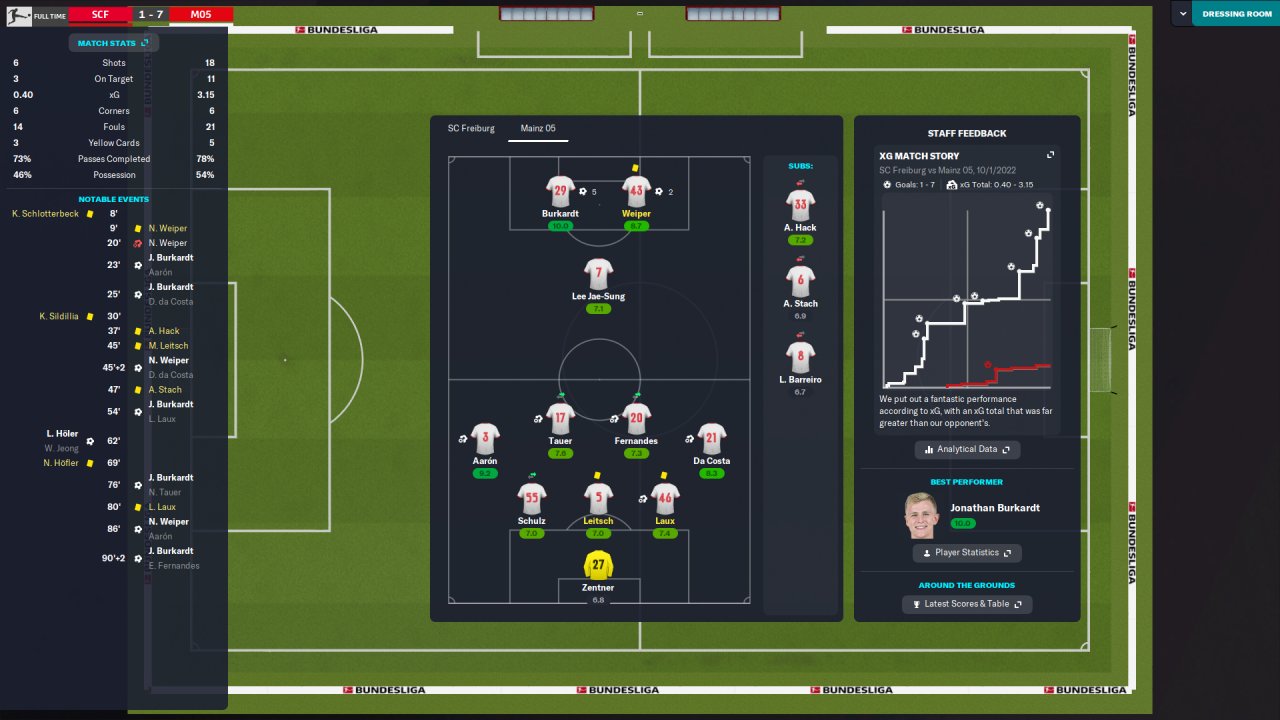Switch to the SC Freiburg tab
This screenshot has width=1280, height=720.
471,128
